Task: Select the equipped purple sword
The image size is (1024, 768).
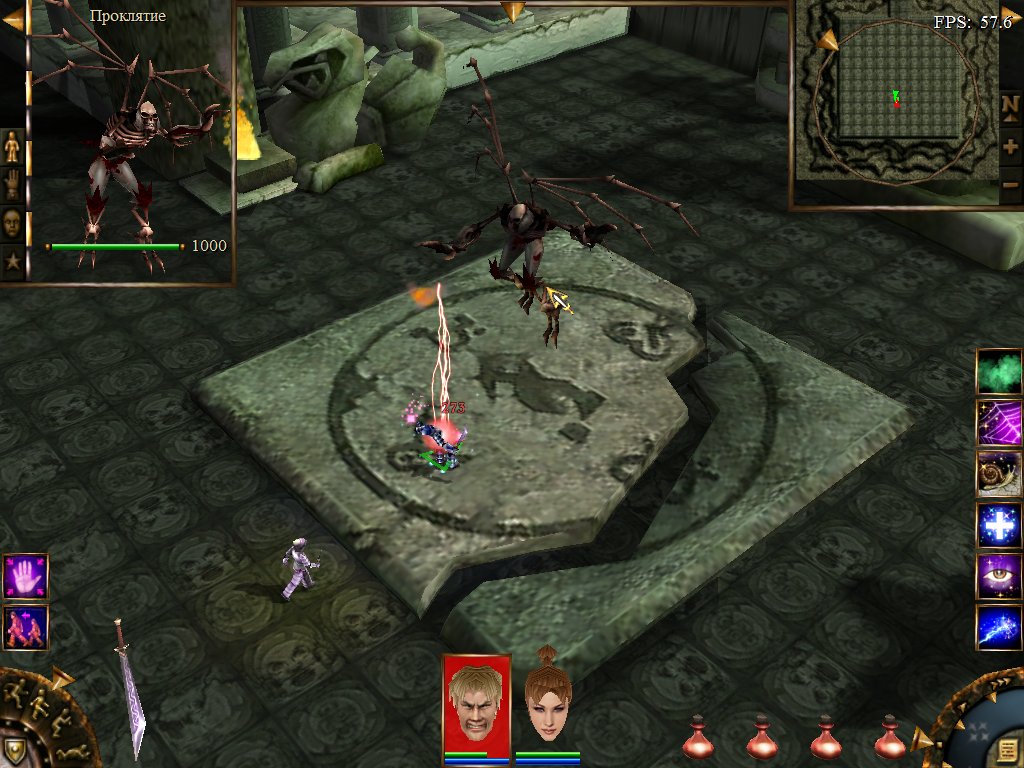Action: pos(131,688)
